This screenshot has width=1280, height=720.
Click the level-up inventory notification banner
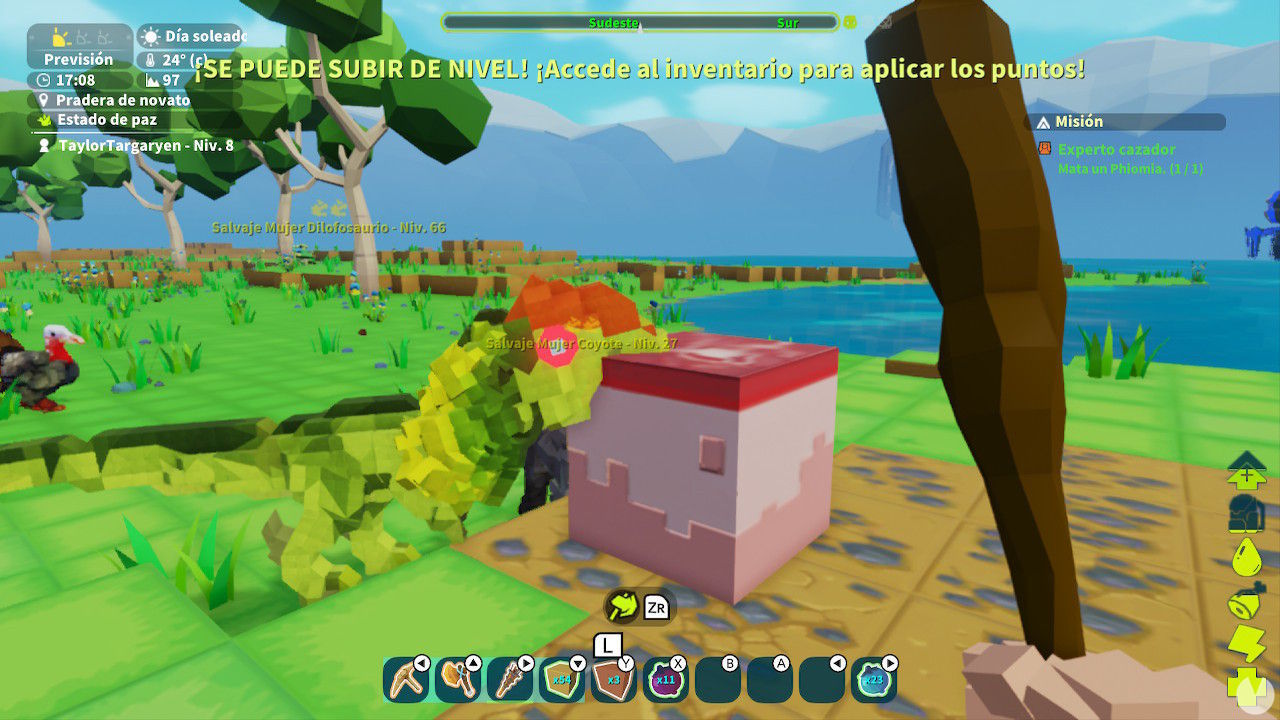click(640, 70)
